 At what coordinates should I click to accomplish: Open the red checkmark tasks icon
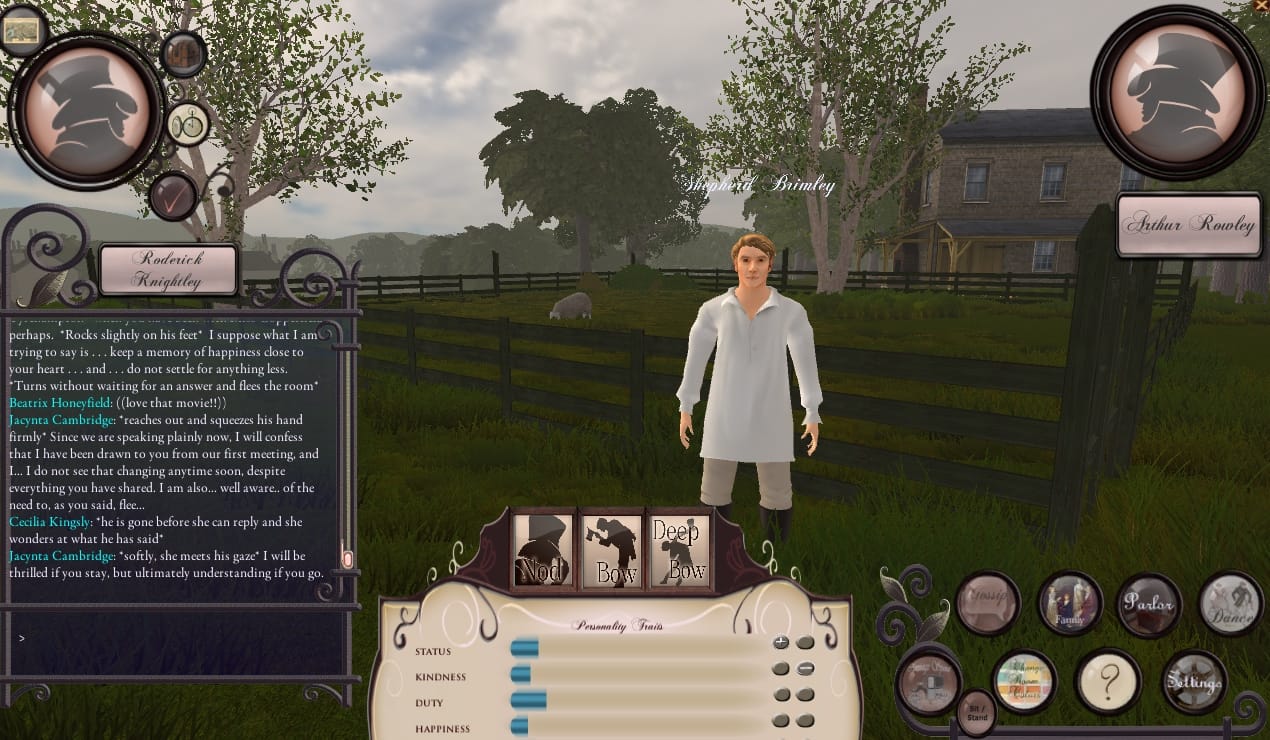tap(173, 195)
